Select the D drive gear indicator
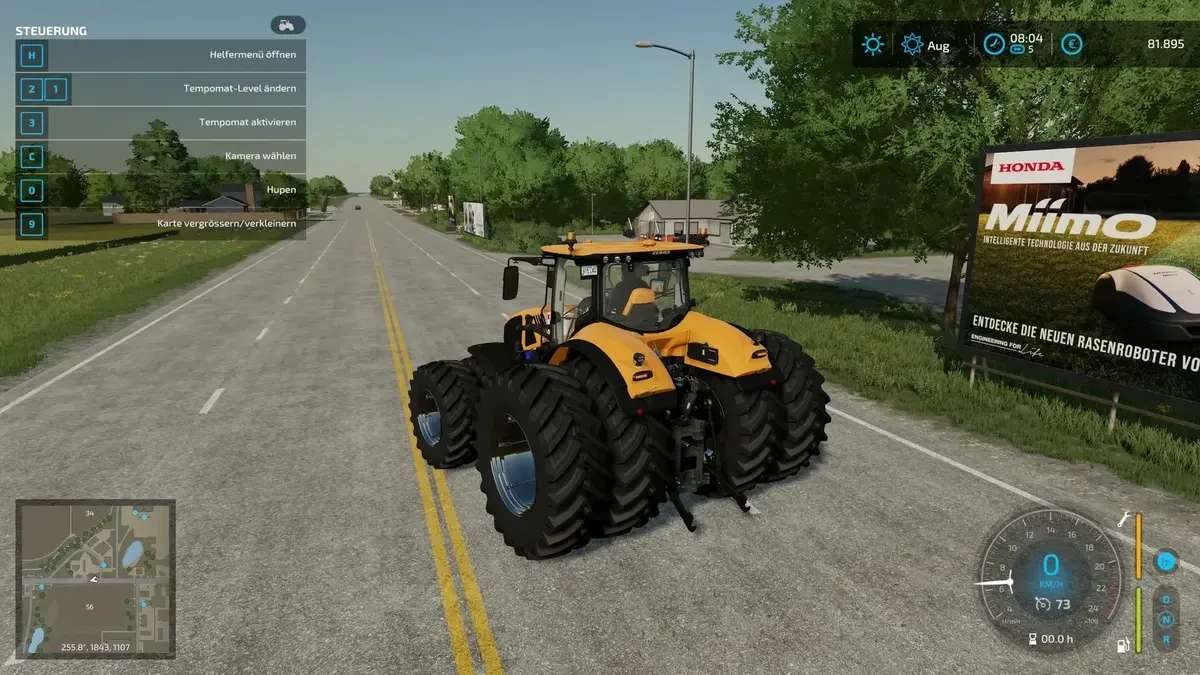The height and width of the screenshot is (675, 1200). [x=1166, y=601]
